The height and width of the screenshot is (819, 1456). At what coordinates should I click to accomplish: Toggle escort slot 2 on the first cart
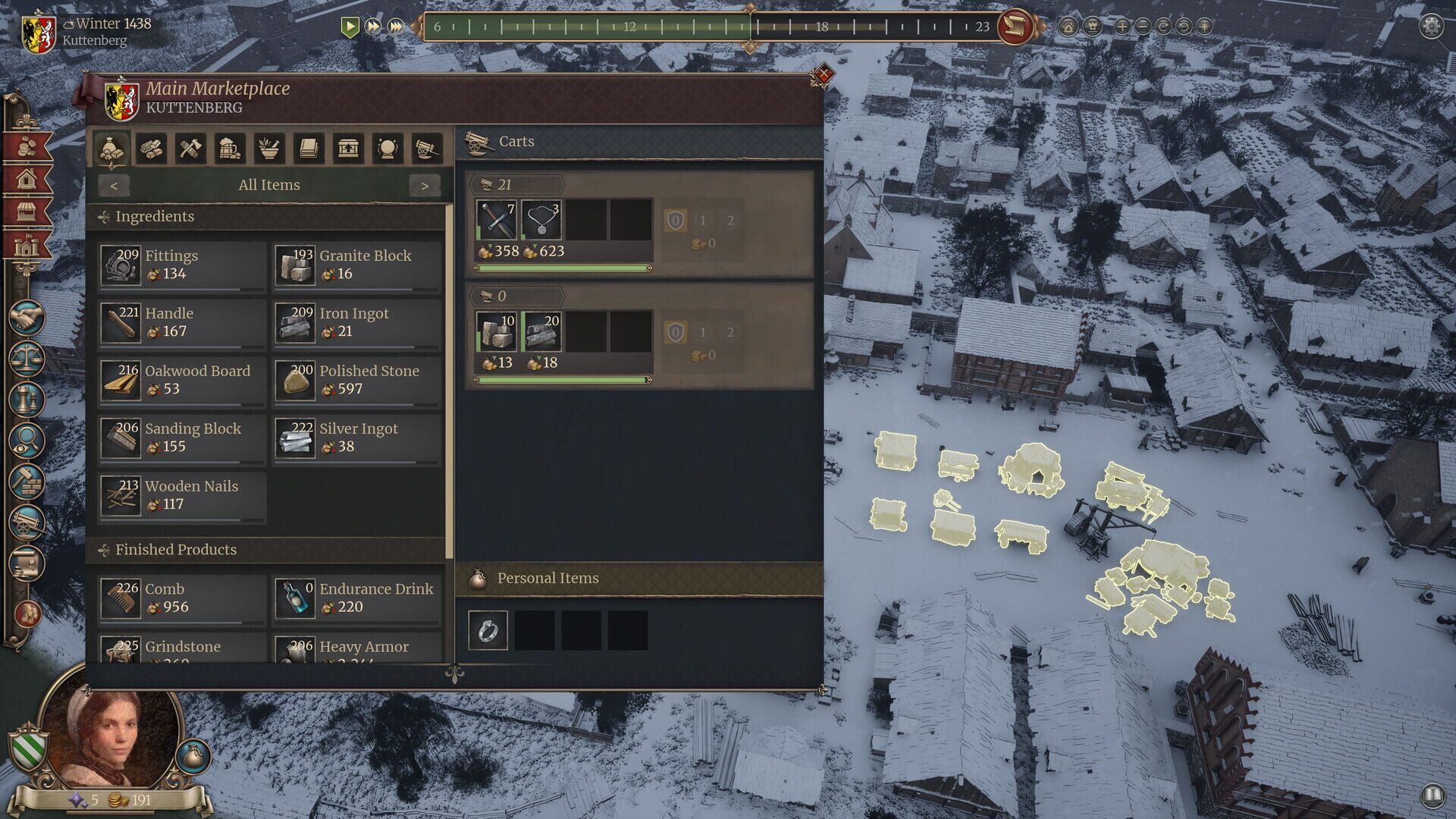[730, 219]
